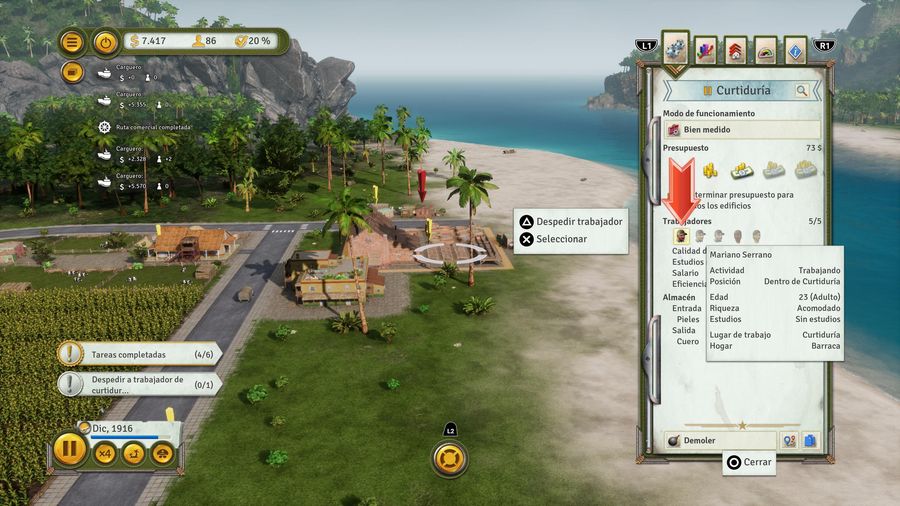Show the efficiency gauge tab
Screen dimensions: 900x506
pos(766,50)
